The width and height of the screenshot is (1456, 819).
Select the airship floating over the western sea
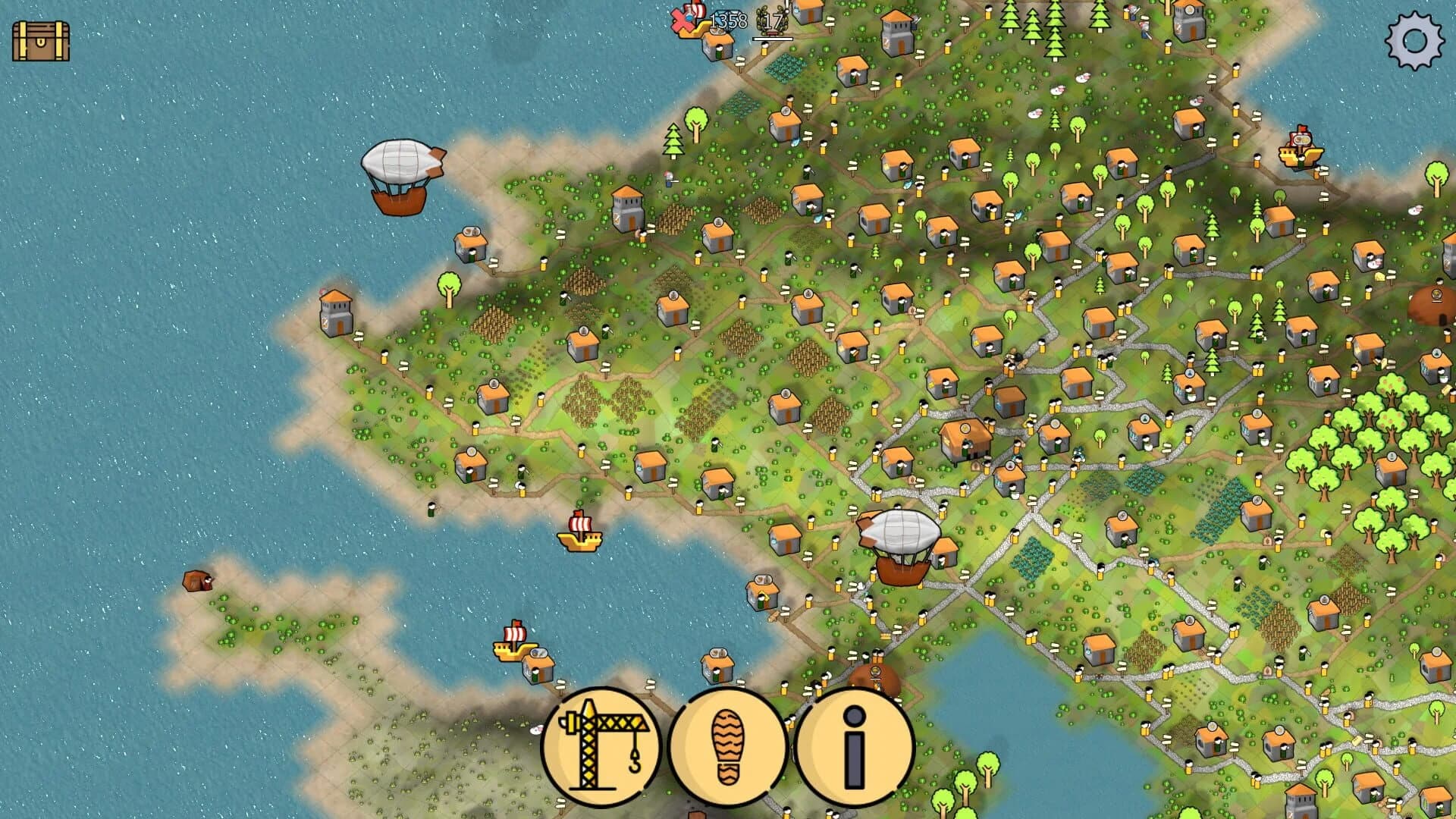point(400,174)
